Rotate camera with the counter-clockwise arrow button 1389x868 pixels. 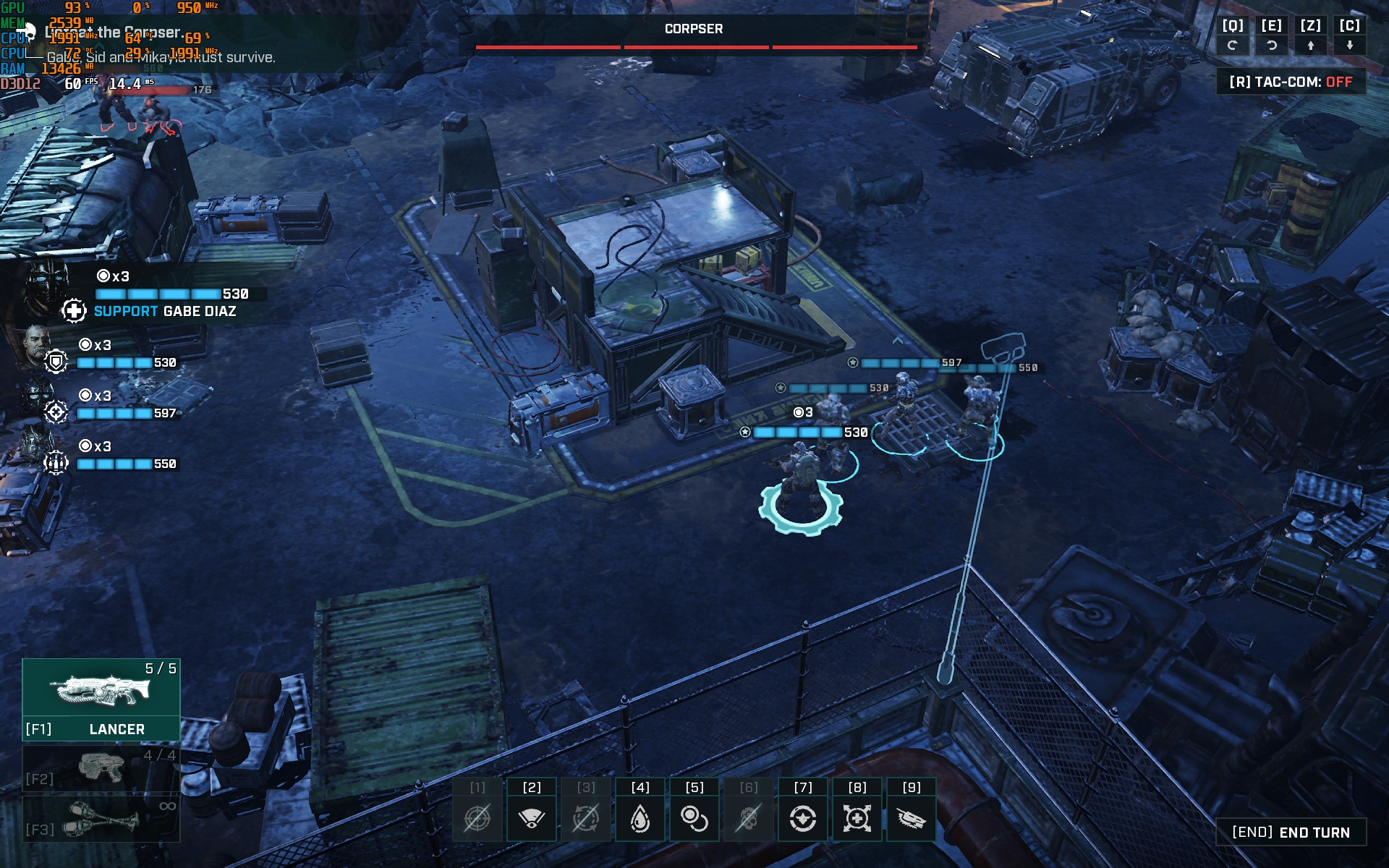1272,45
